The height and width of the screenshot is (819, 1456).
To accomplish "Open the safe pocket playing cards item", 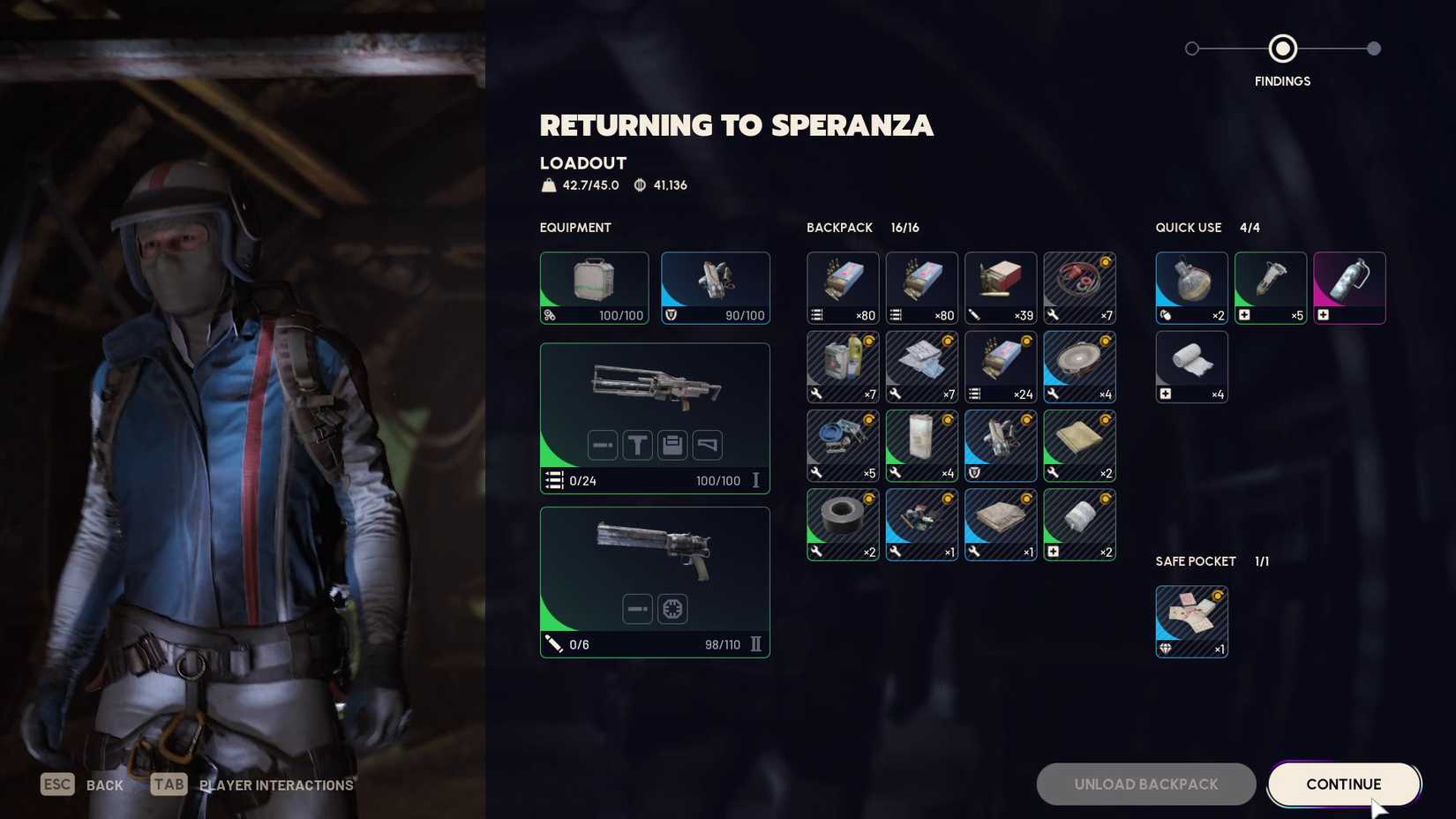I will coord(1191,621).
